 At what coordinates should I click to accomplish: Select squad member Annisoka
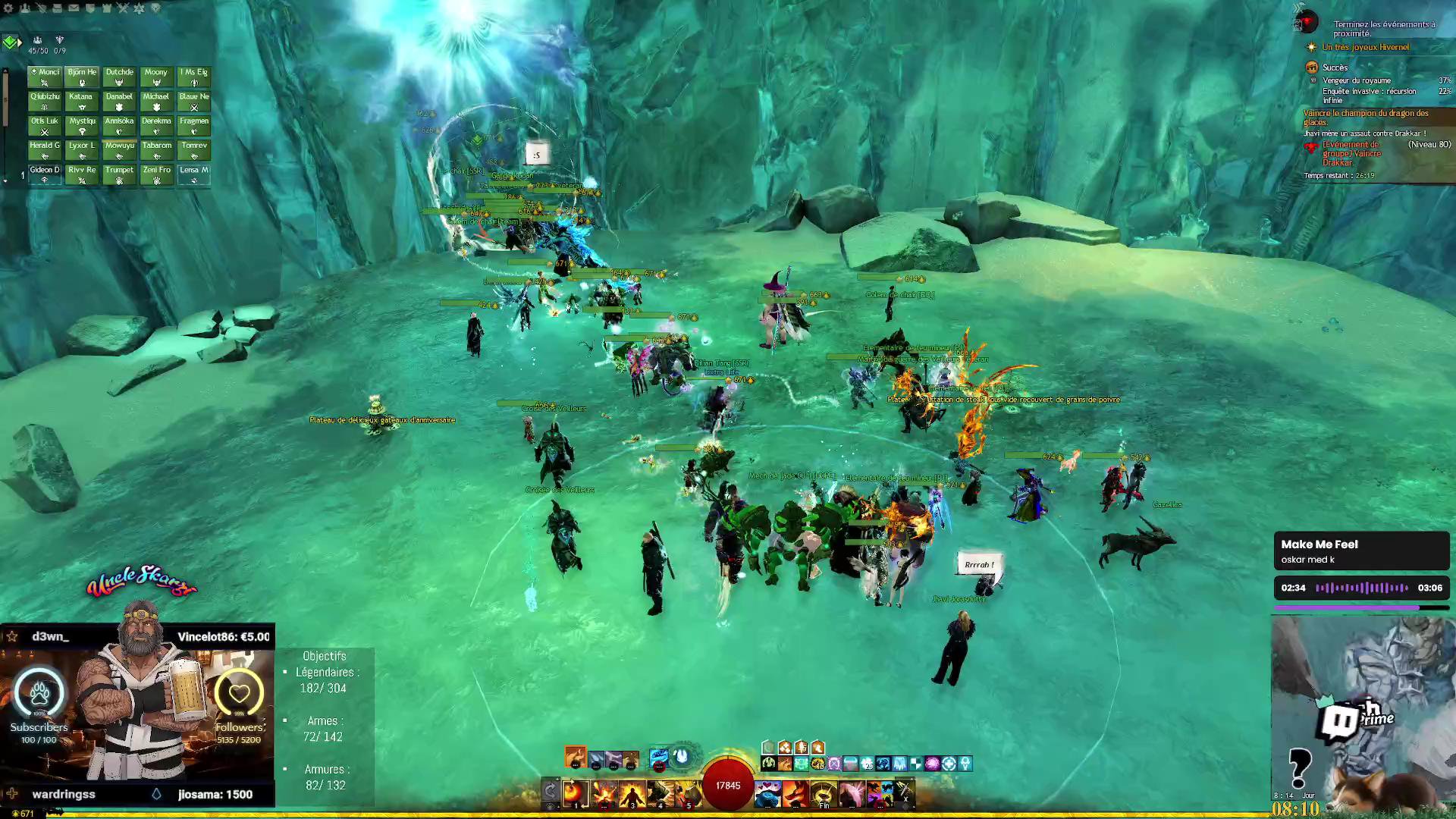pos(119,125)
